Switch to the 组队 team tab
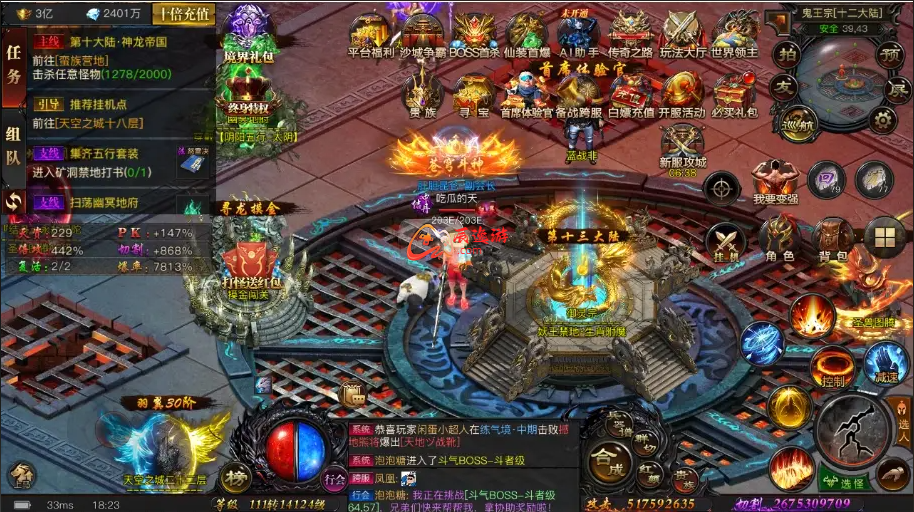 (14, 145)
